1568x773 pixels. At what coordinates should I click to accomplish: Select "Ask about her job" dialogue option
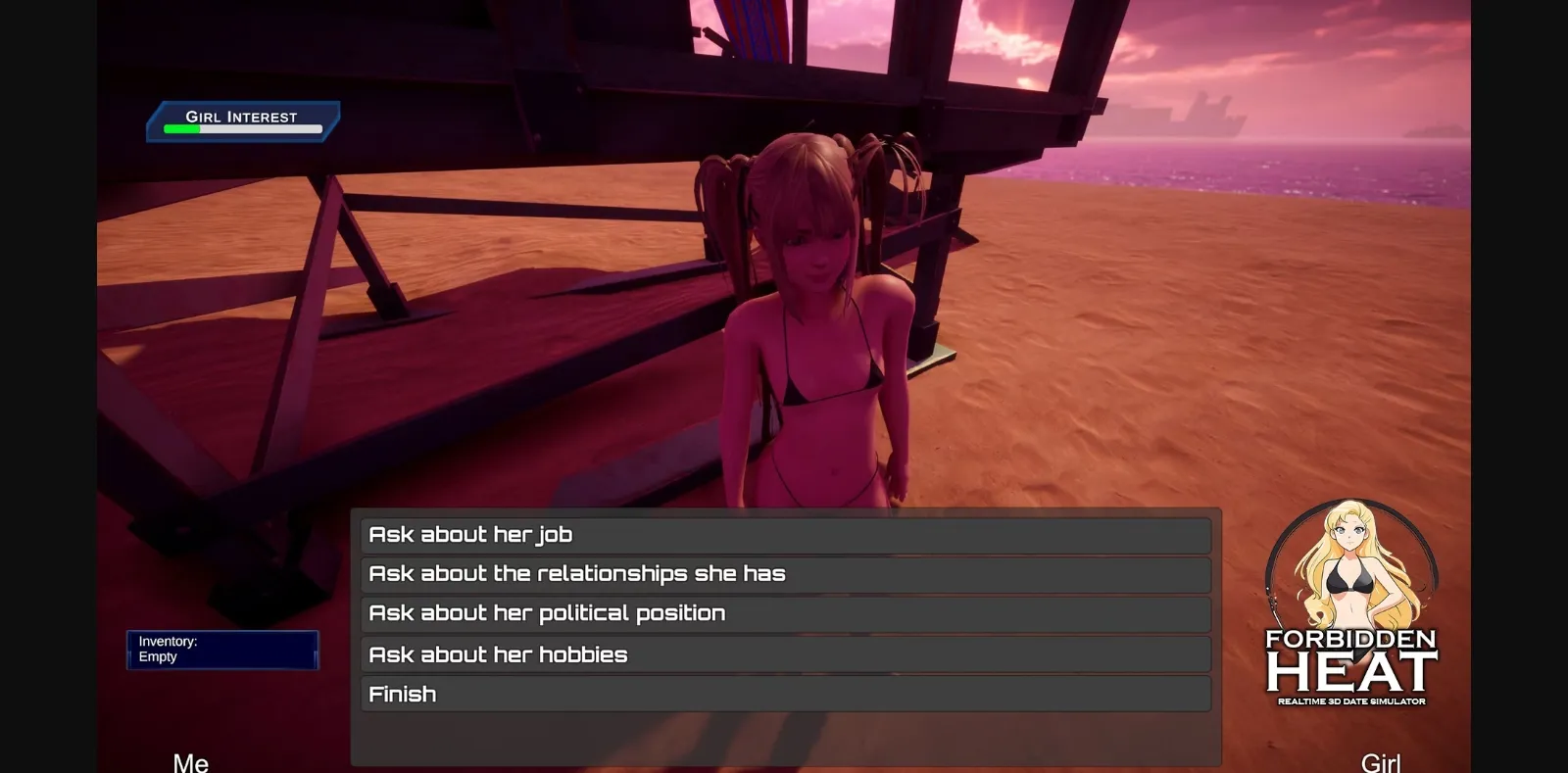pos(784,534)
